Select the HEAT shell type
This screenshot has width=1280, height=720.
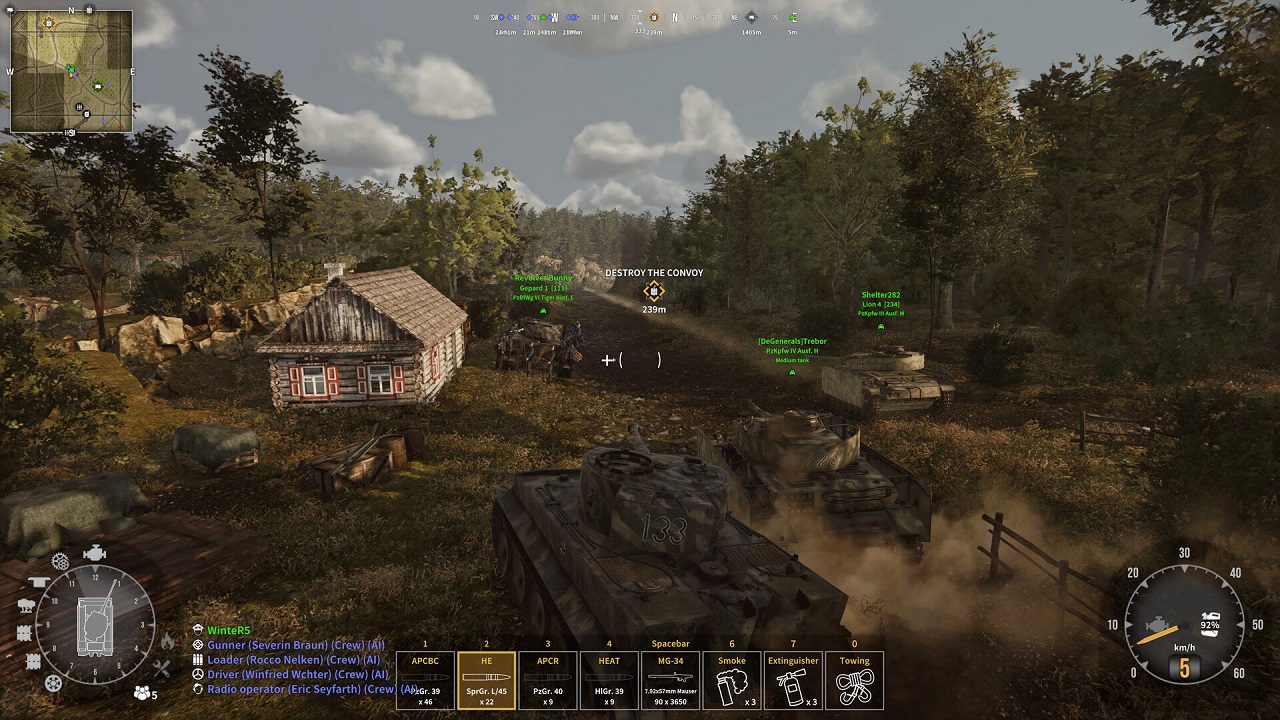coord(609,680)
